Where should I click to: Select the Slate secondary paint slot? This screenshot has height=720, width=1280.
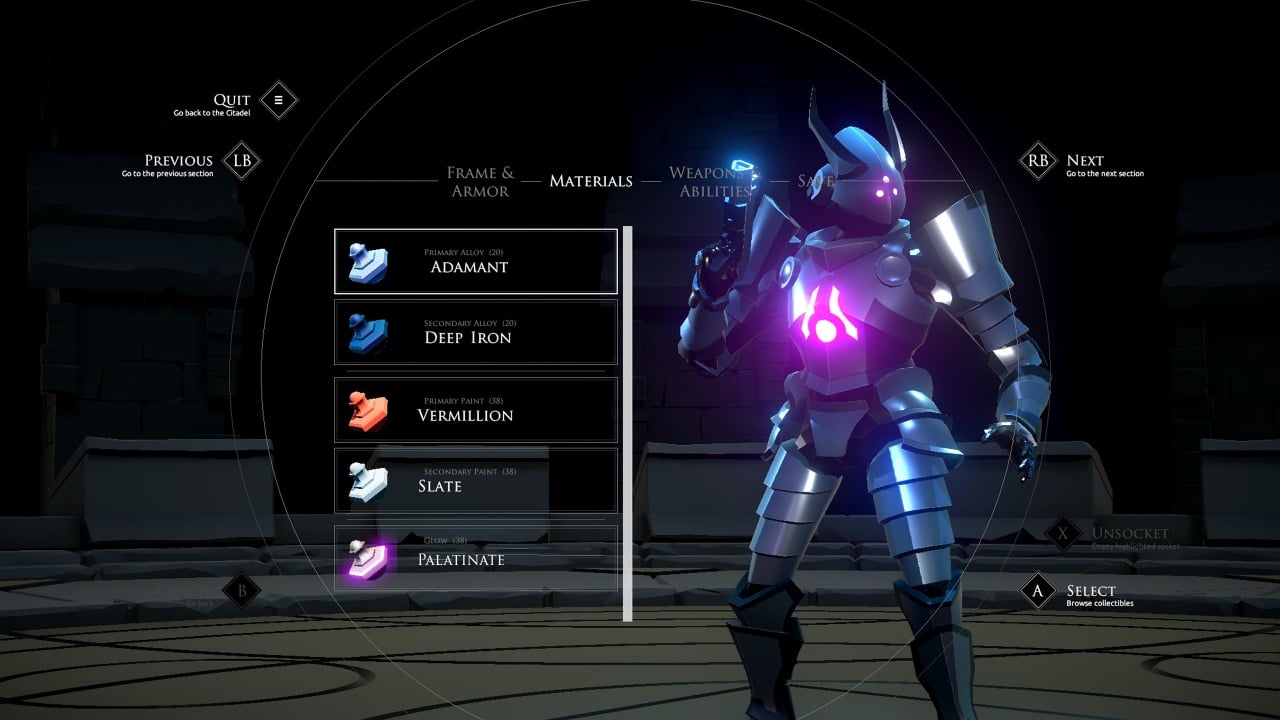(475, 480)
